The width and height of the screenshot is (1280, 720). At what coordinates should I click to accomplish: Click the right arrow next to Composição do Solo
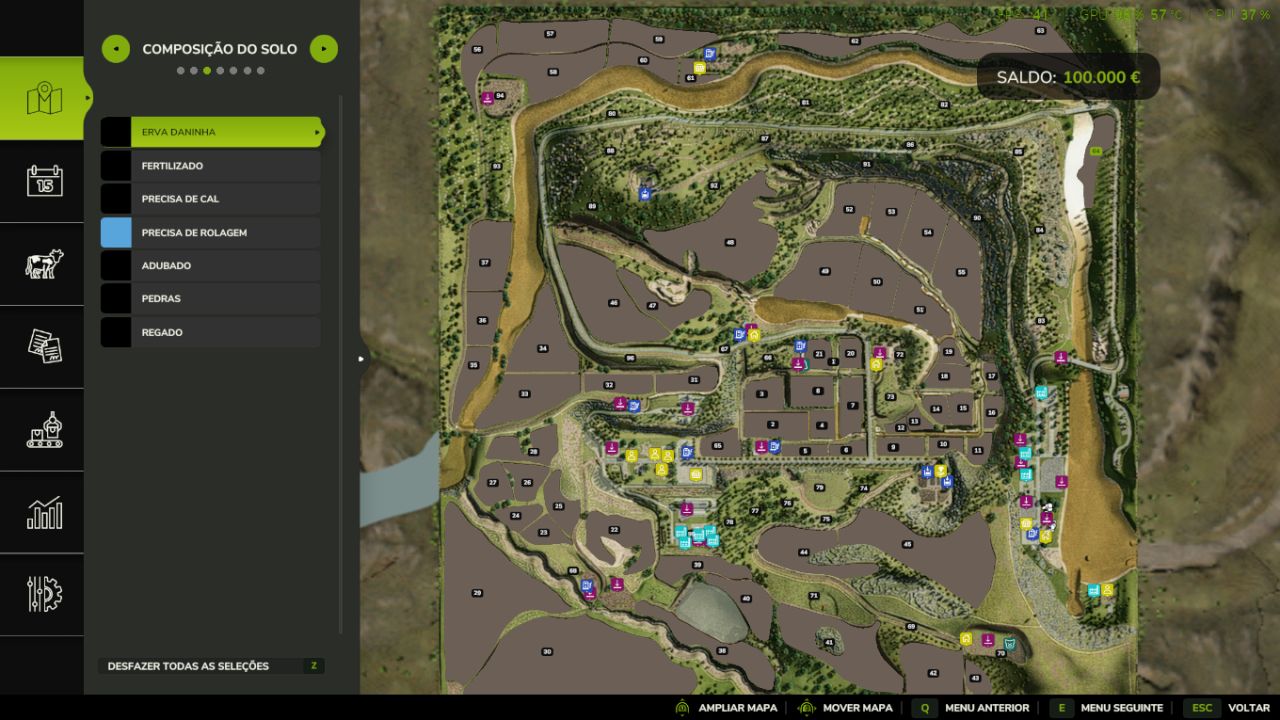click(x=323, y=48)
